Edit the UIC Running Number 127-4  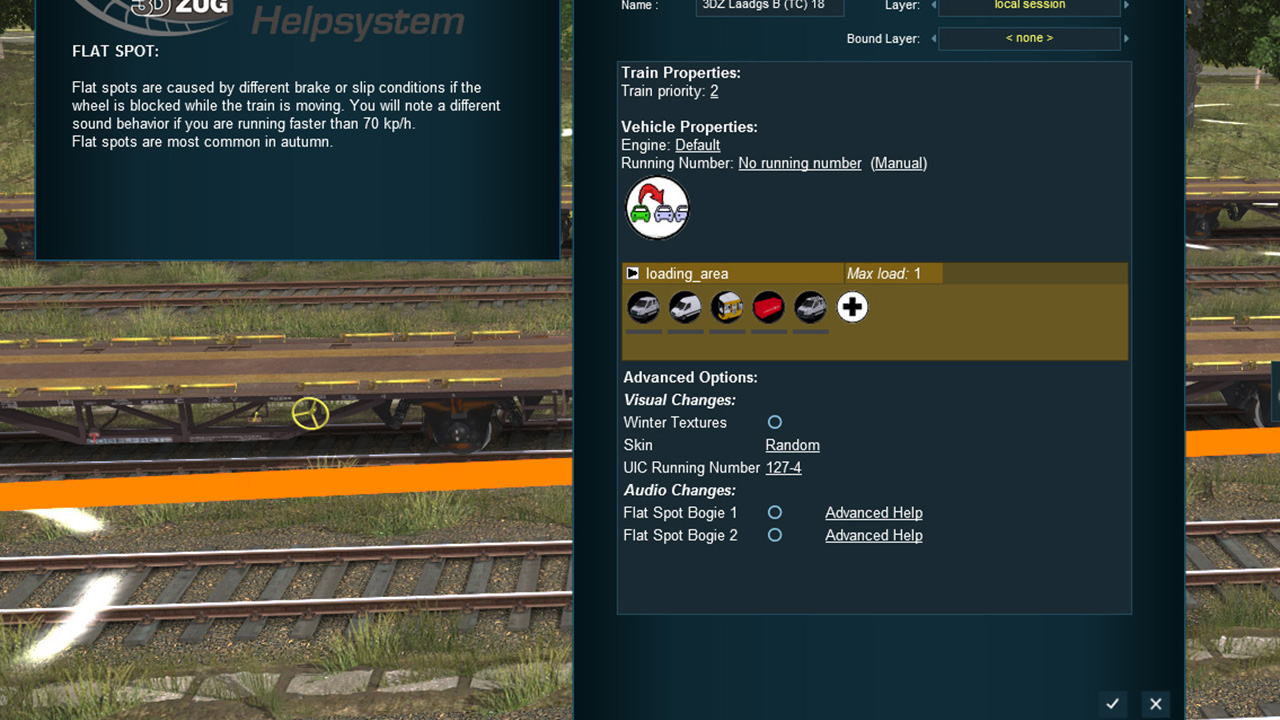tap(784, 467)
